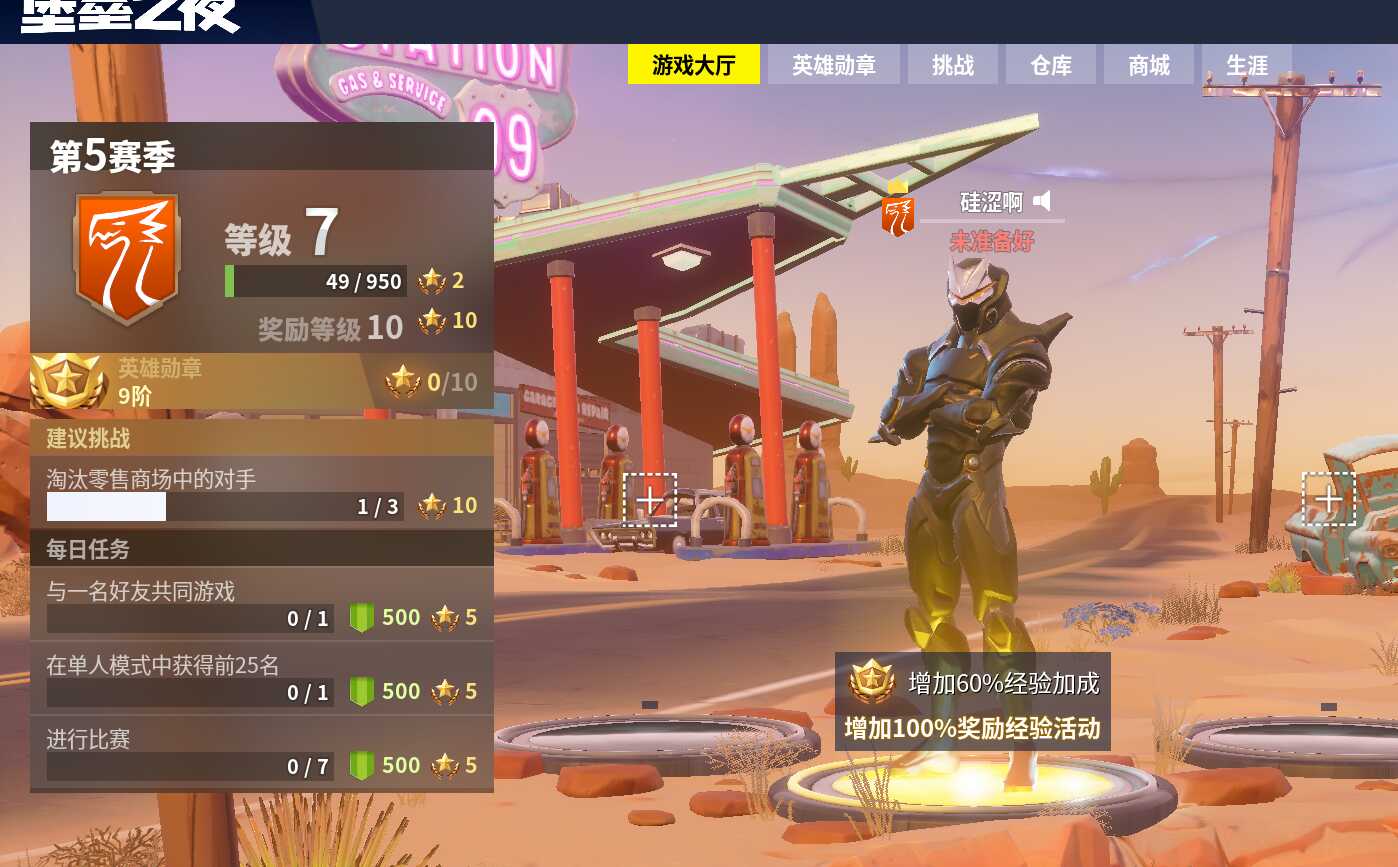Click the 淘汰零售商场中的对手 challenge entry

coord(220,490)
